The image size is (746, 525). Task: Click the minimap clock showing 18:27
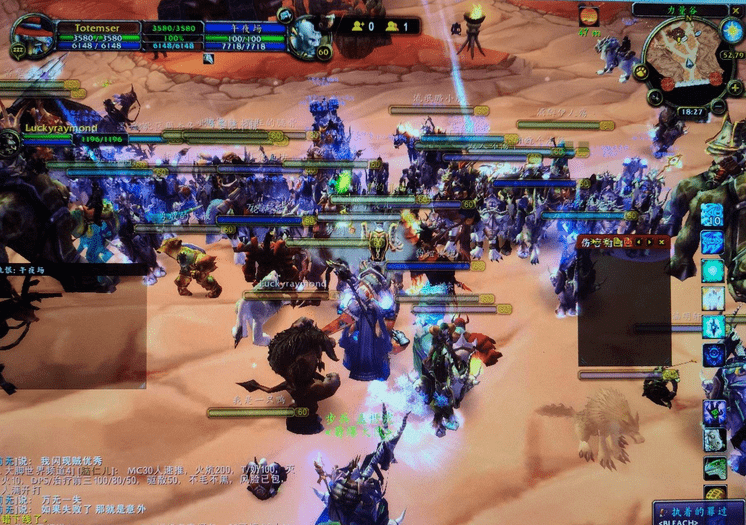coord(691,112)
